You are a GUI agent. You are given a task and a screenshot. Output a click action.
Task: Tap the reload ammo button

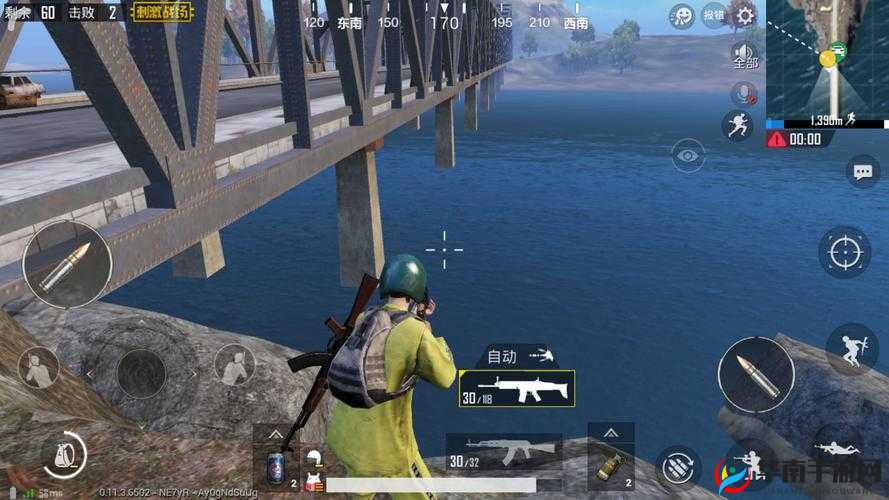[678, 466]
